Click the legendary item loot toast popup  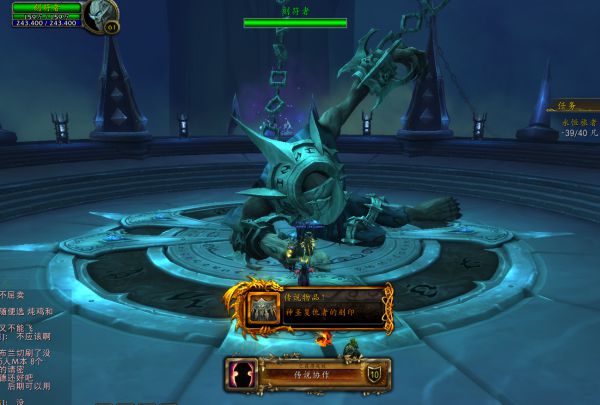(x=318, y=307)
